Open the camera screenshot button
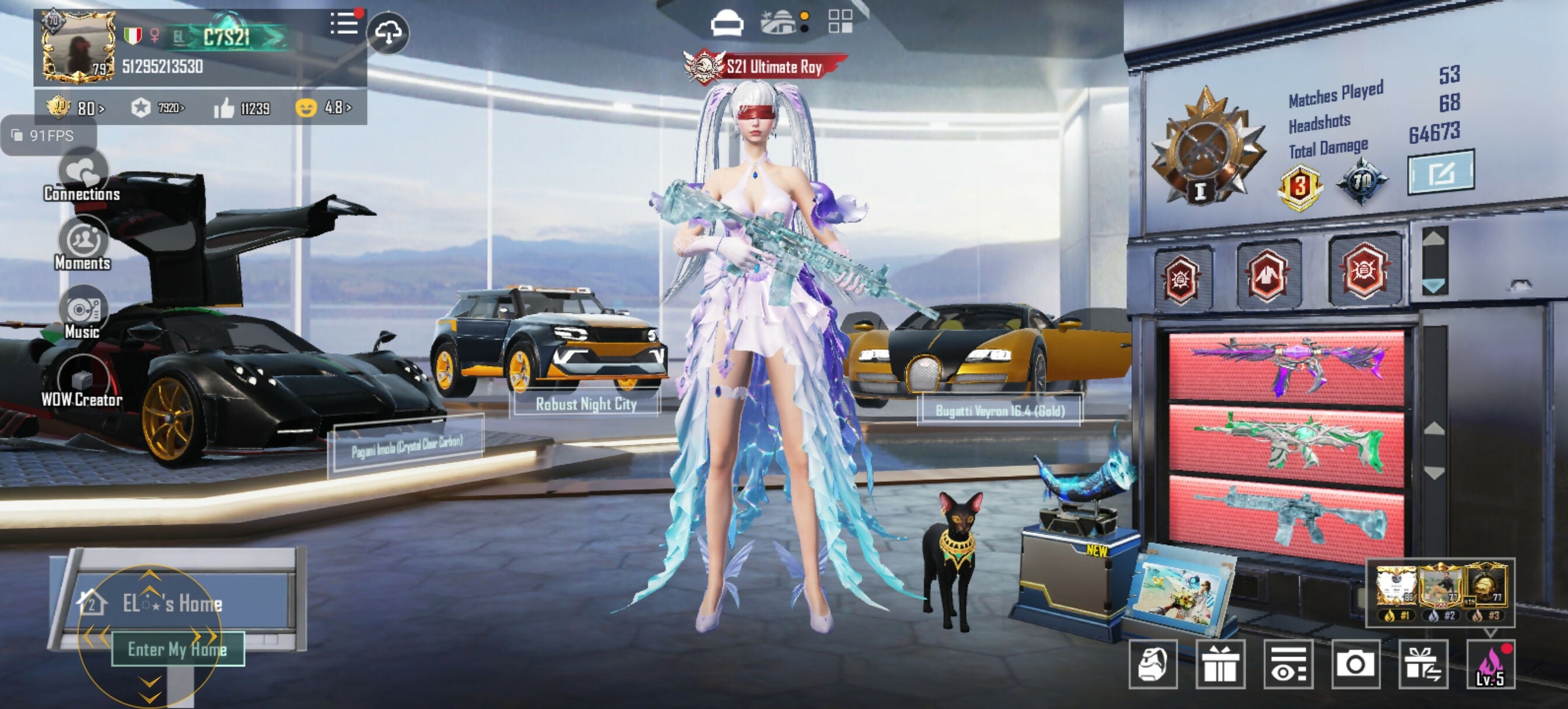Image resolution: width=1568 pixels, height=709 pixels. tap(1355, 664)
